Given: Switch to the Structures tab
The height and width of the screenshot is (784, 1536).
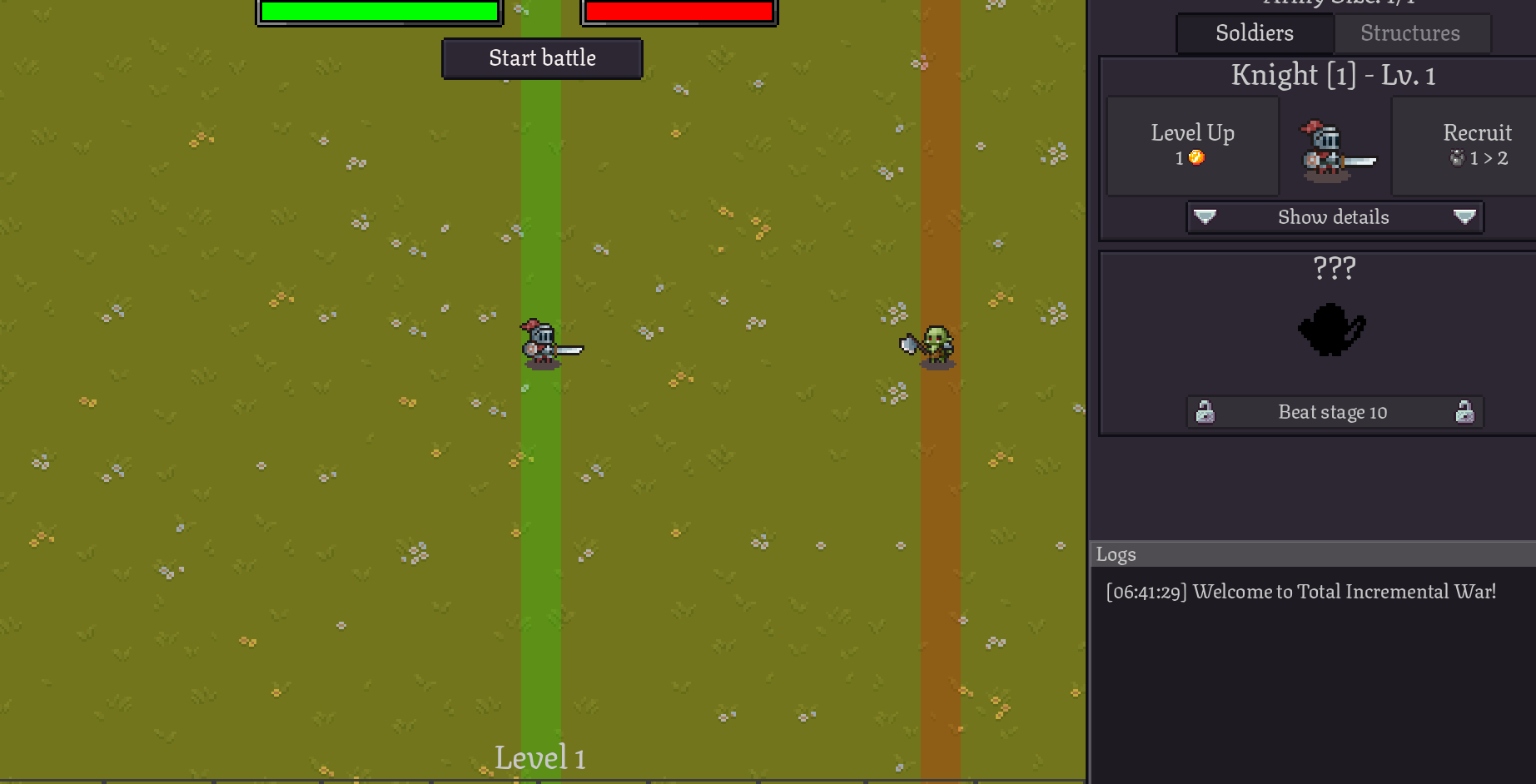Looking at the screenshot, I should pos(1411,33).
